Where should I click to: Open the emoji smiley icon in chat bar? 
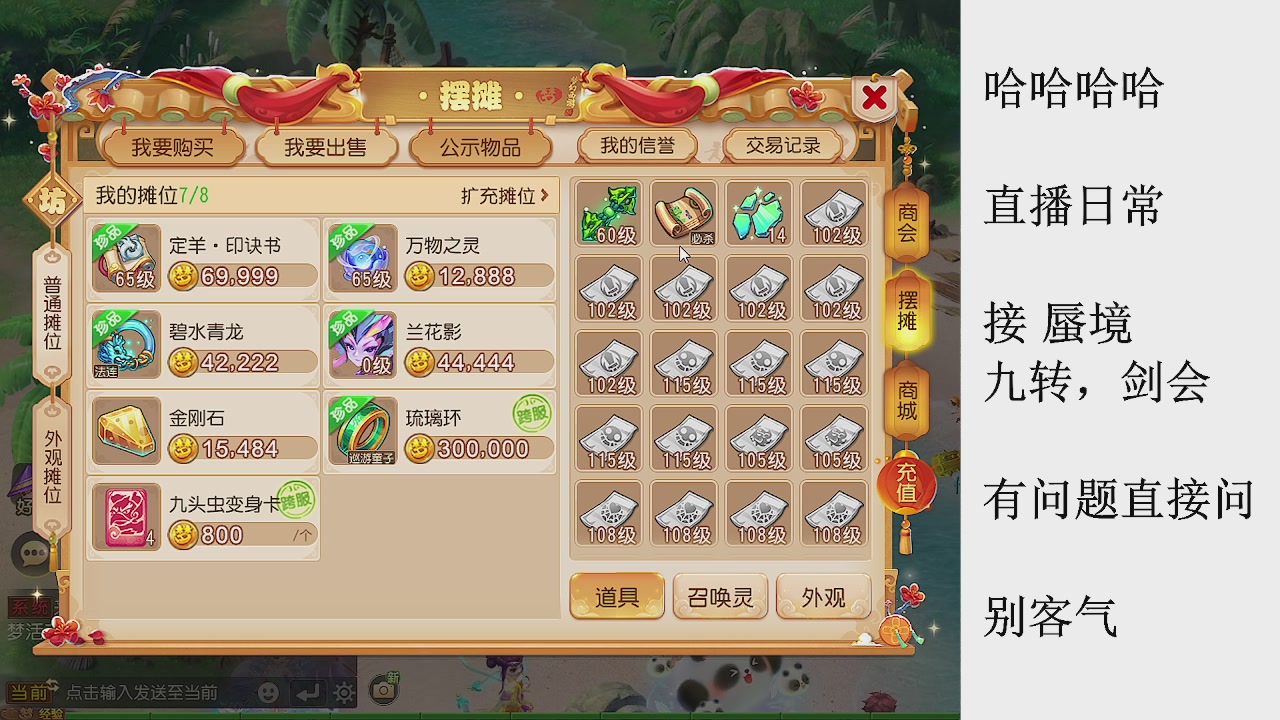[x=268, y=691]
